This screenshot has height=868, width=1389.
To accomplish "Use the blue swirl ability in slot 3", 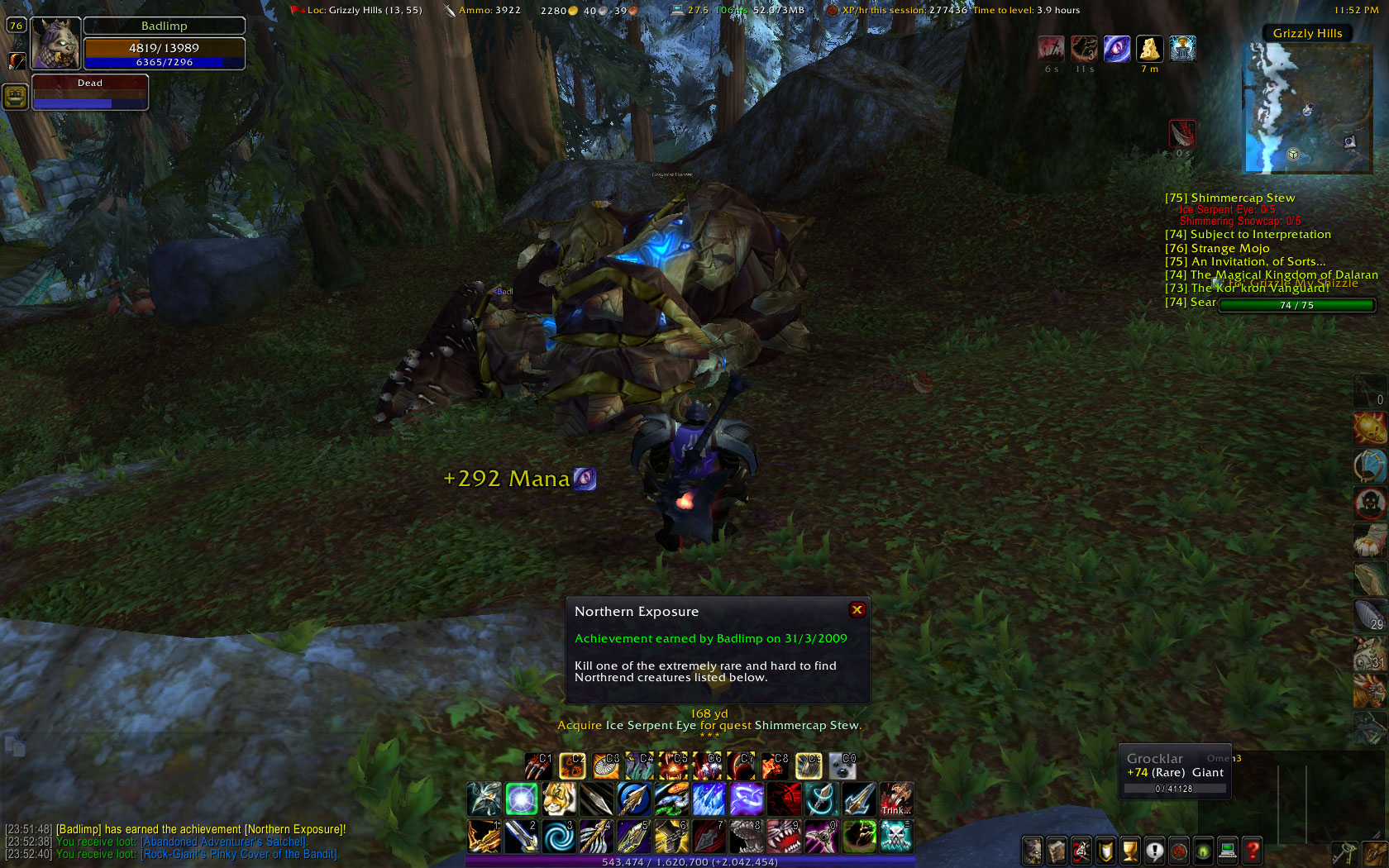I will pyautogui.click(x=559, y=836).
